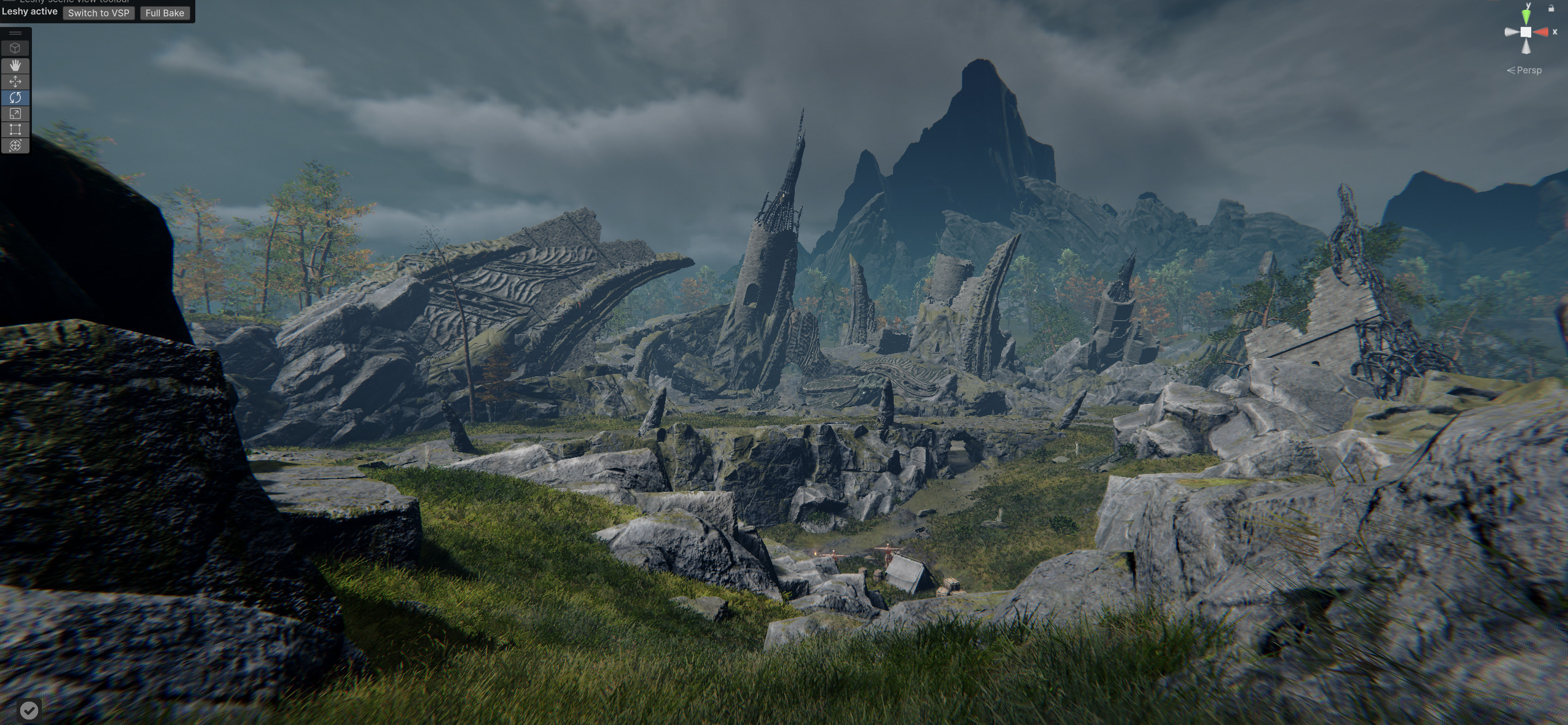Image resolution: width=1568 pixels, height=725 pixels.
Task: Choose the rotate tool
Action: [x=15, y=97]
